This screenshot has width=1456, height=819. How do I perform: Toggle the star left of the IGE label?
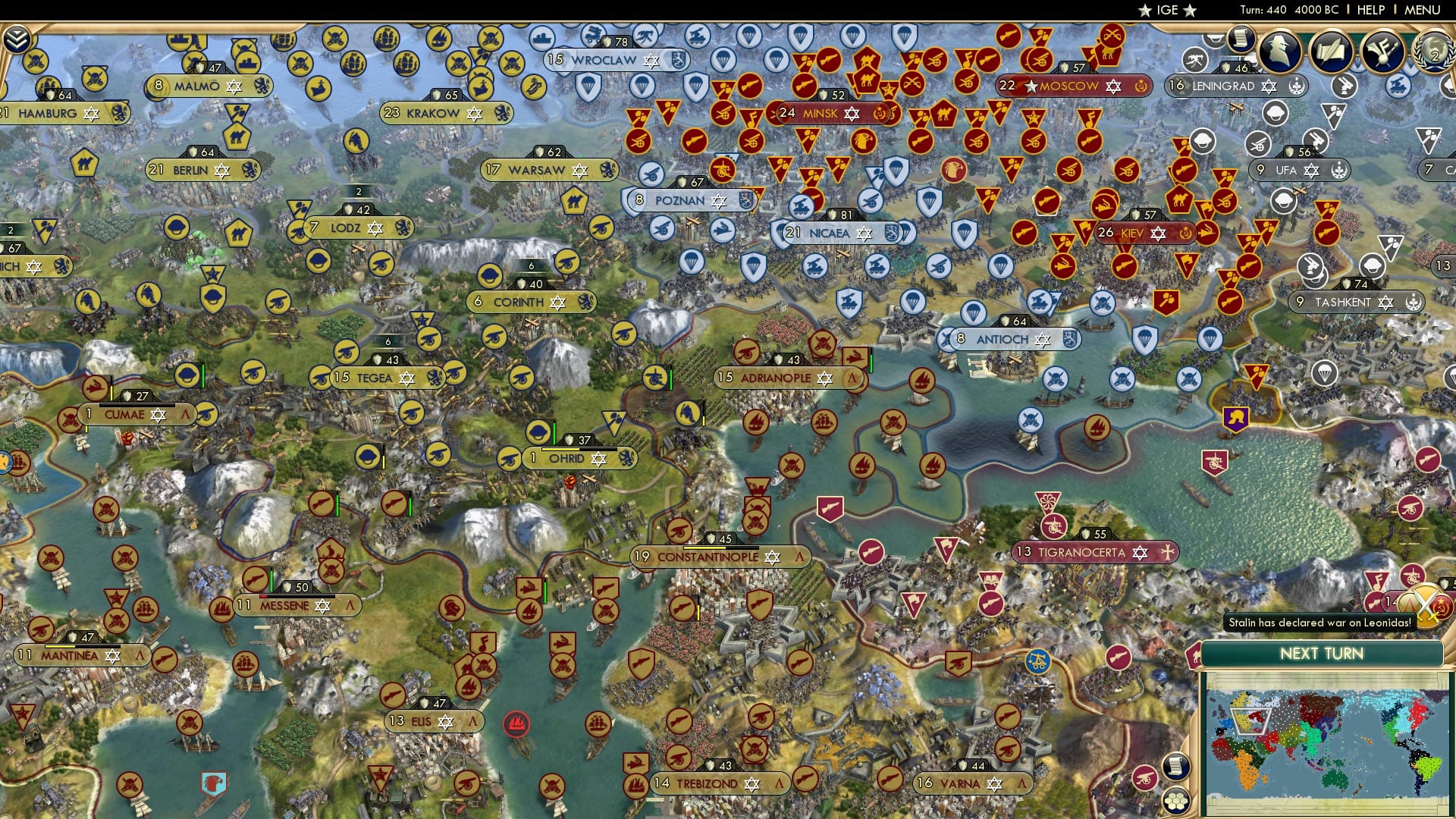(1145, 10)
